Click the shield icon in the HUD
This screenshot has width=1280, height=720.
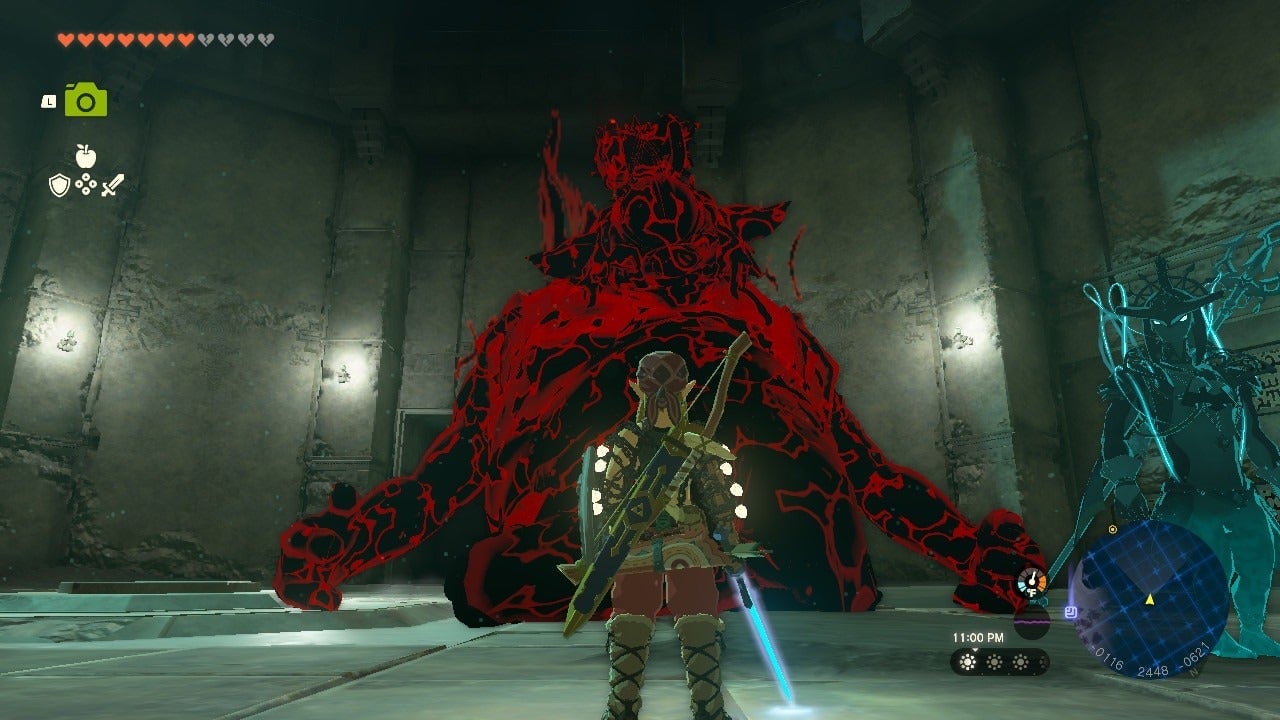click(x=58, y=185)
